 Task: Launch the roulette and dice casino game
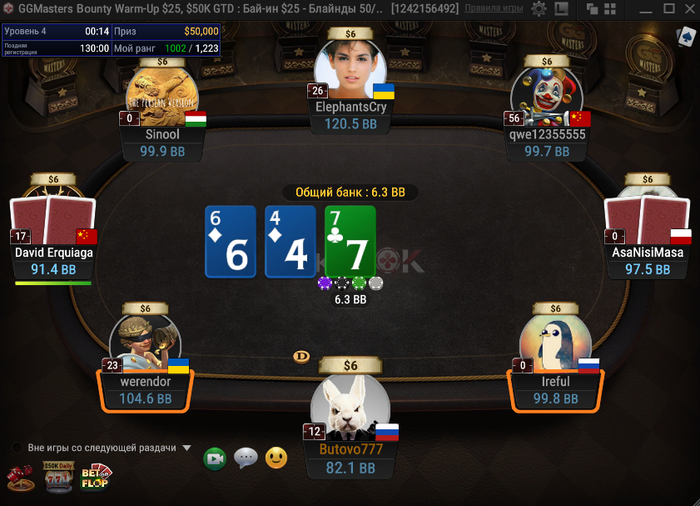21,479
